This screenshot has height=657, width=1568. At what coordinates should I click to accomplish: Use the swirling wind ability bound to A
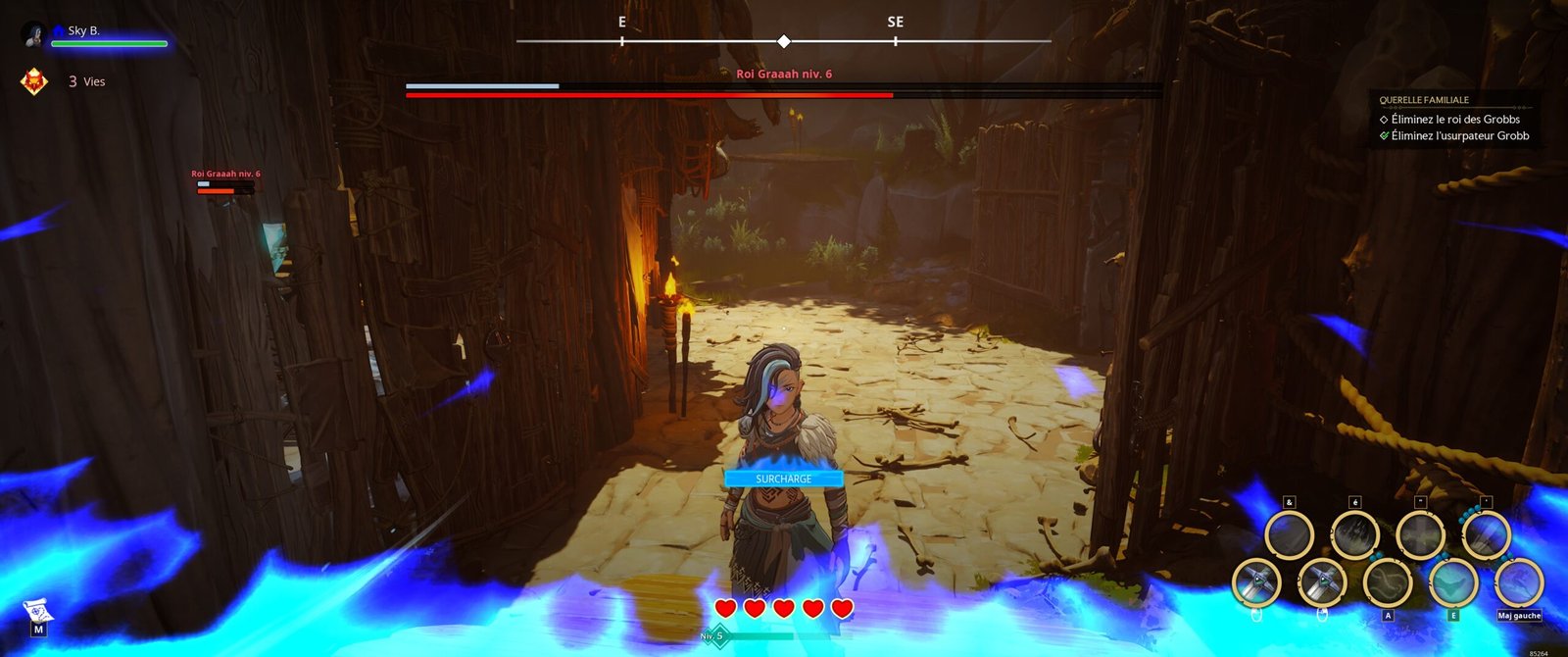click(1388, 583)
